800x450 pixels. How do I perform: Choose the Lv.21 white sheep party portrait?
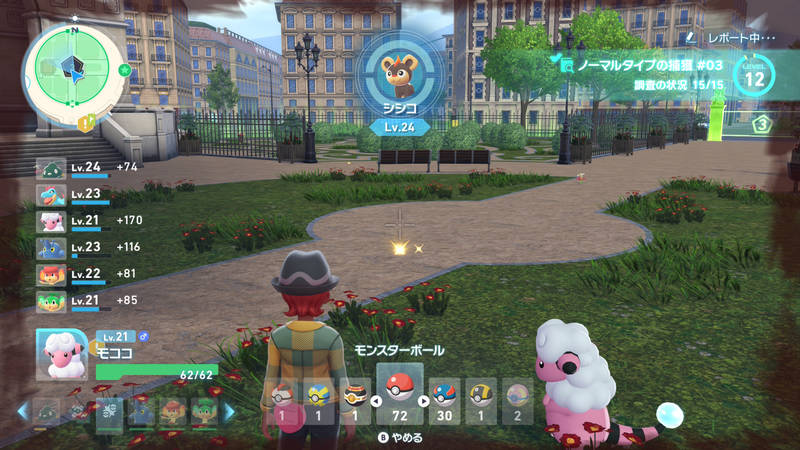(x=52, y=221)
